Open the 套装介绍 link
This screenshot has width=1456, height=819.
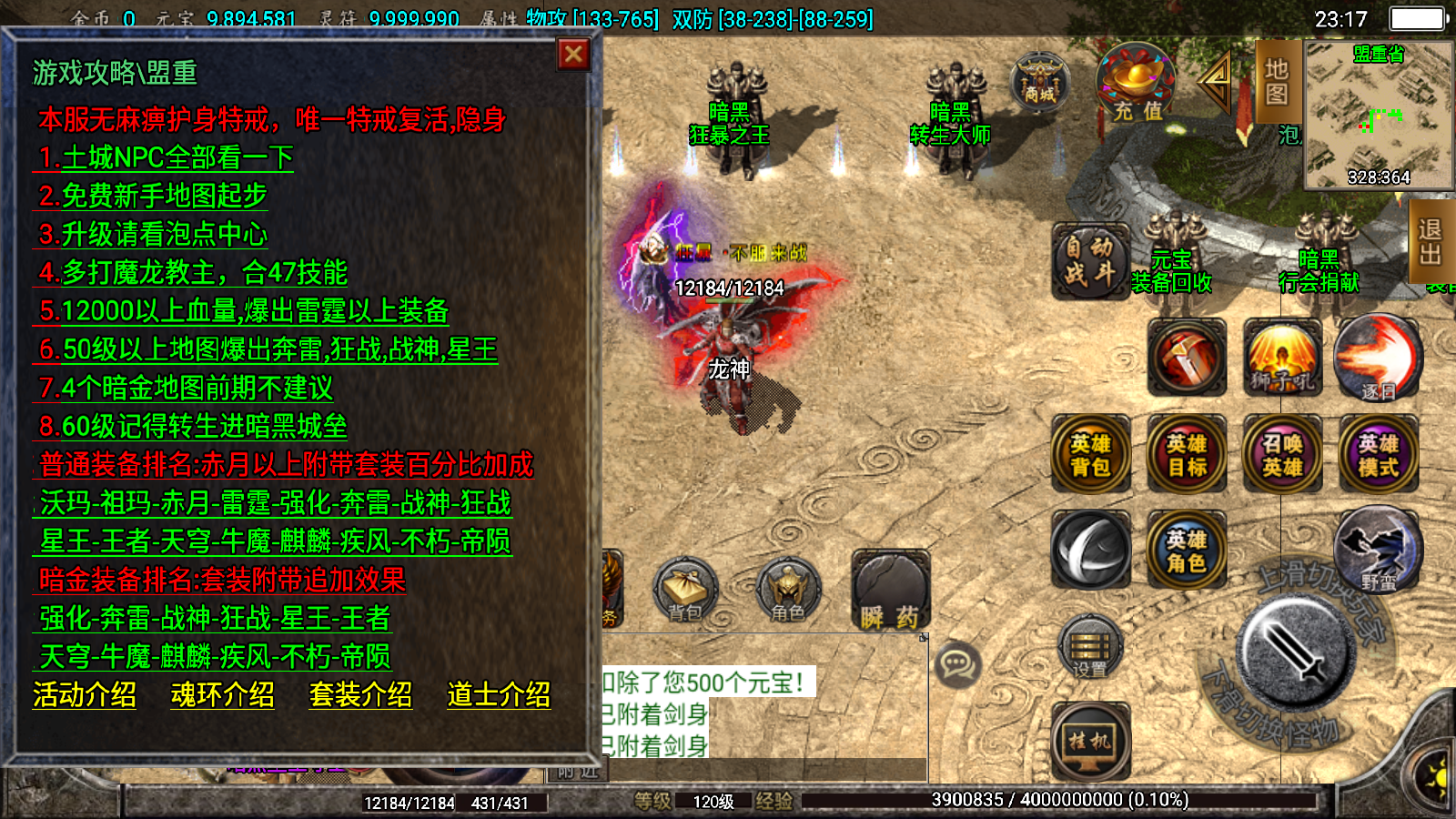click(x=361, y=695)
